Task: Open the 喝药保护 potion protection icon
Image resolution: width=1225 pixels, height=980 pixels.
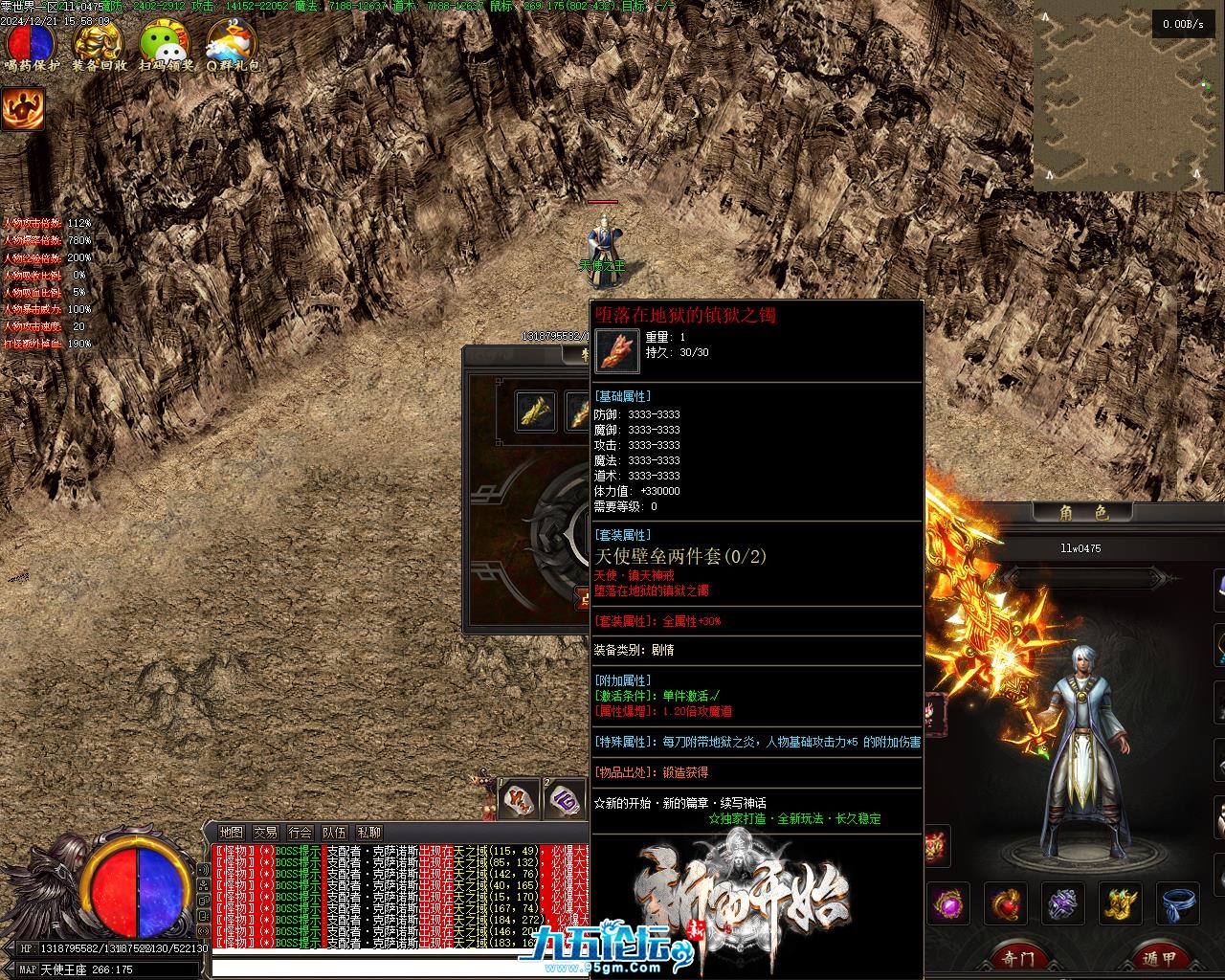Action: tap(31, 43)
